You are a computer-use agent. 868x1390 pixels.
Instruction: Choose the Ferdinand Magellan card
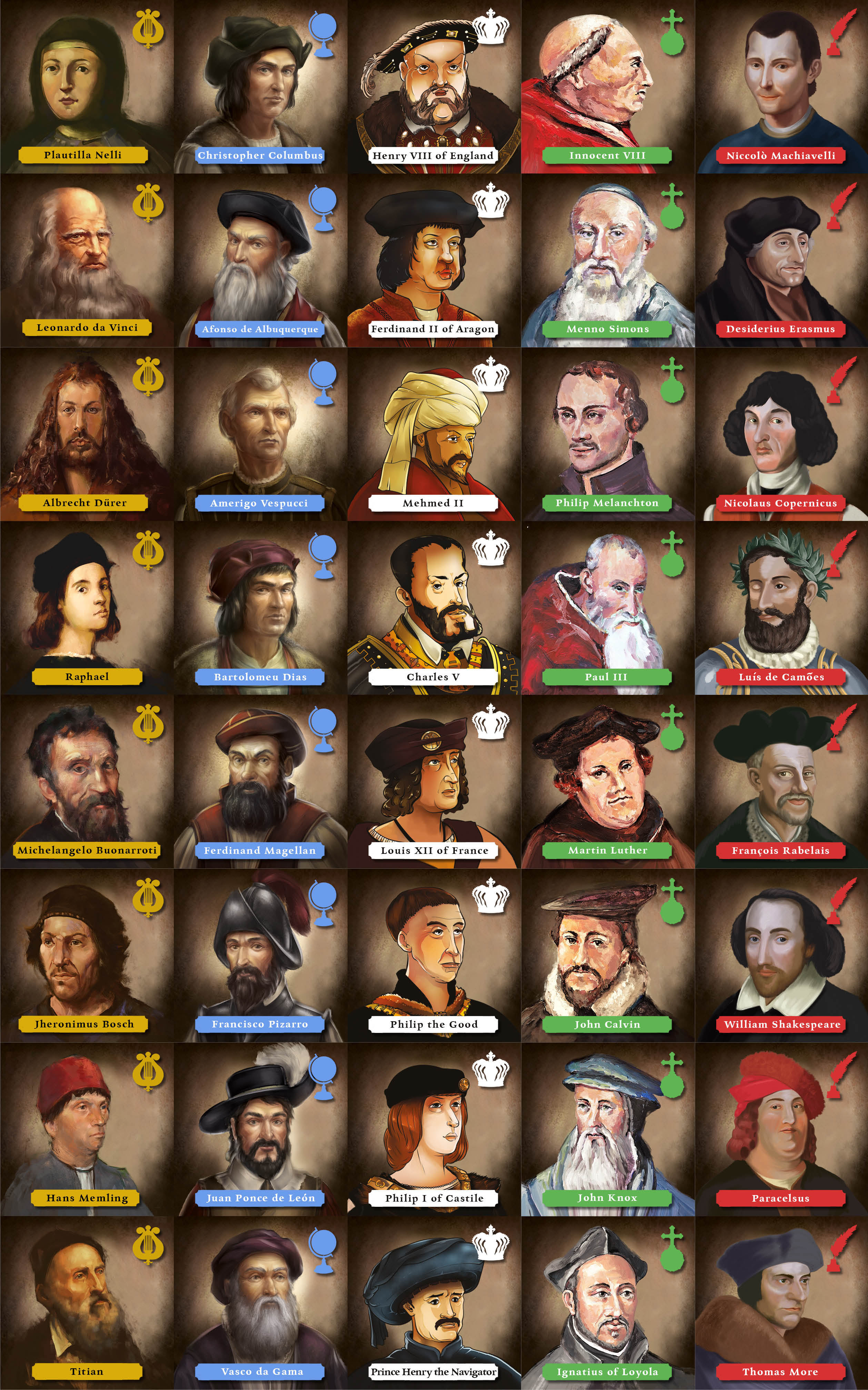click(x=260, y=781)
